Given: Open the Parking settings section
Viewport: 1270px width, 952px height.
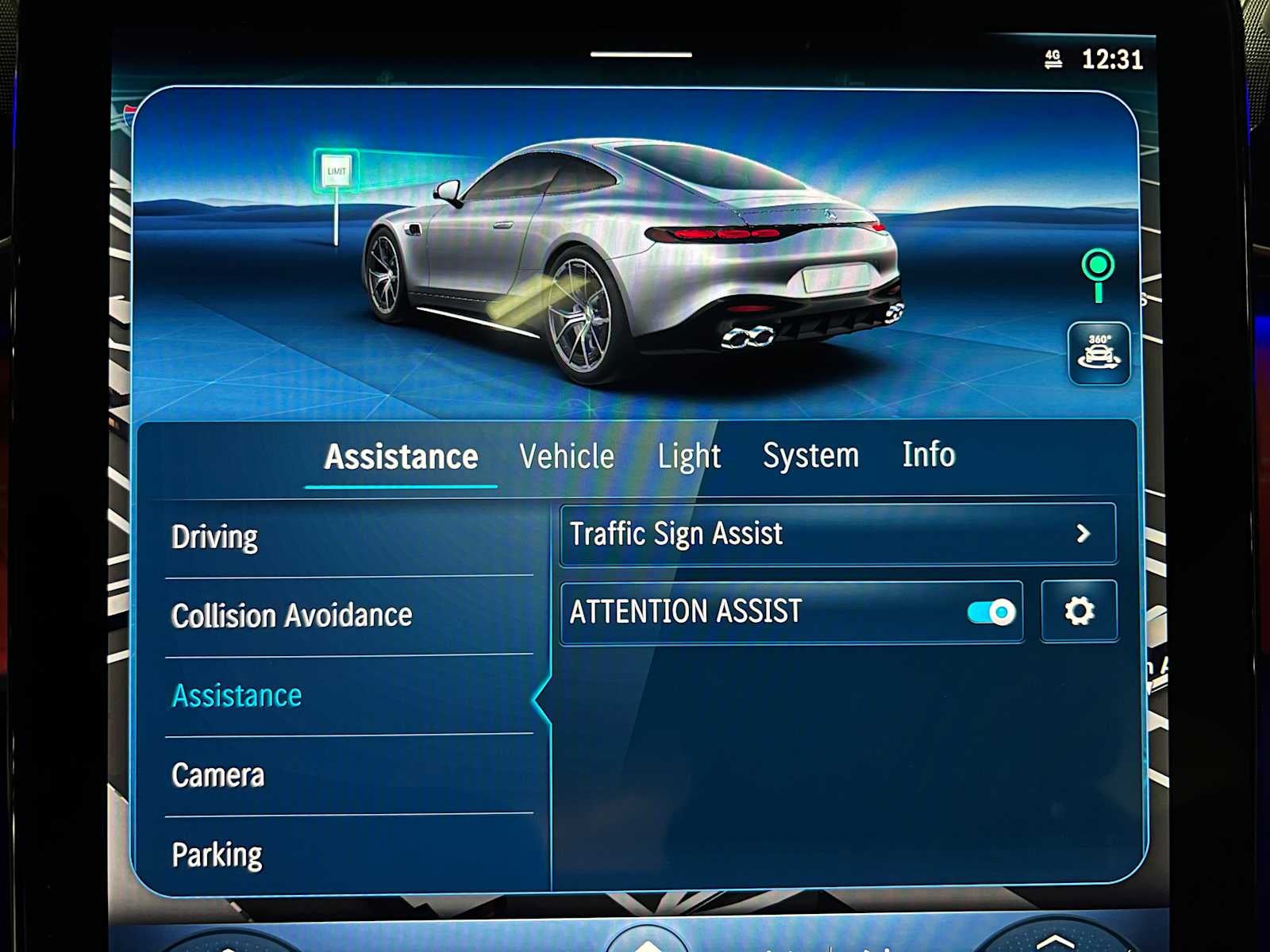Looking at the screenshot, I should click(x=217, y=854).
